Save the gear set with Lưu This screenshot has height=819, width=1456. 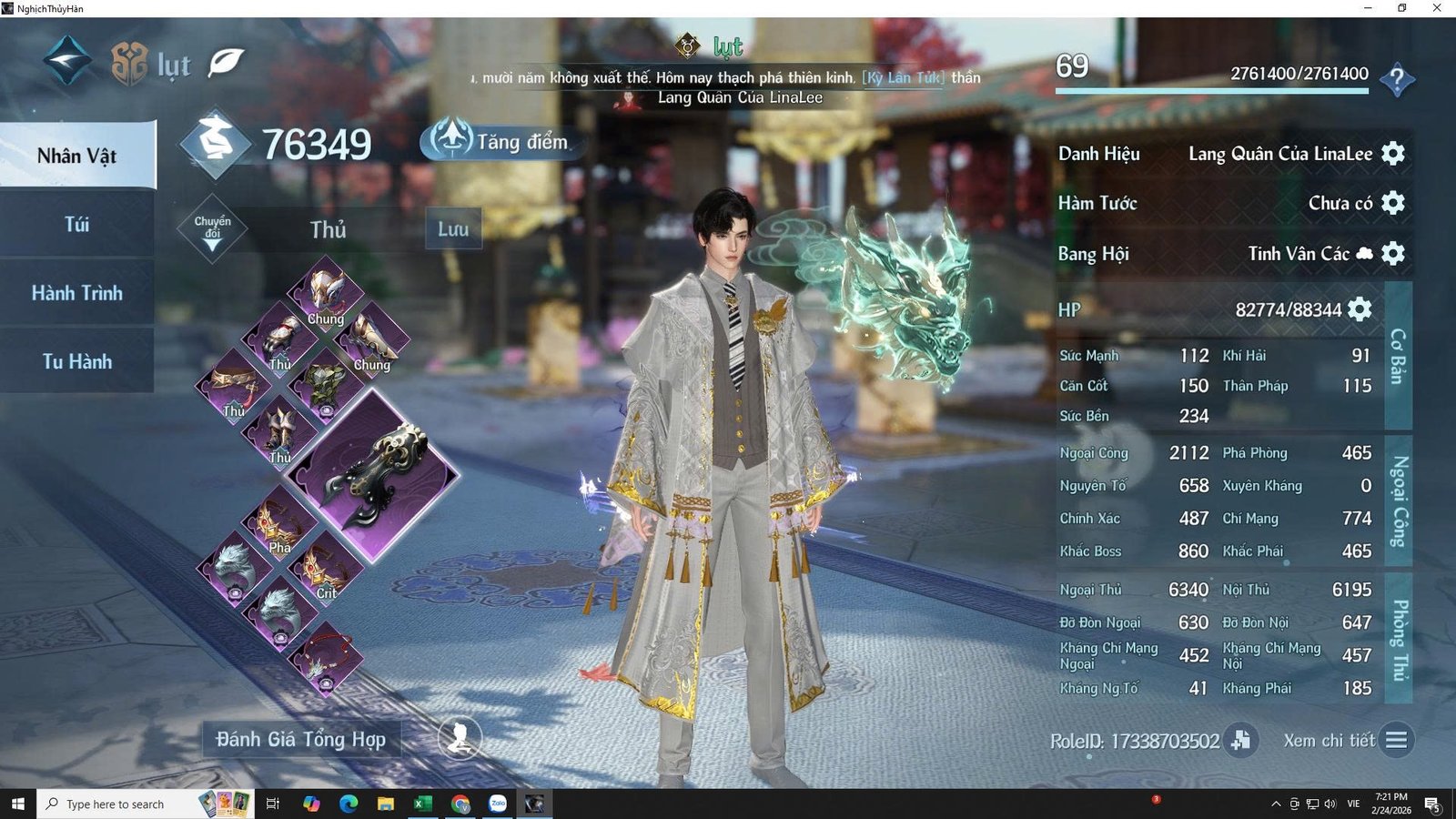coord(453,228)
